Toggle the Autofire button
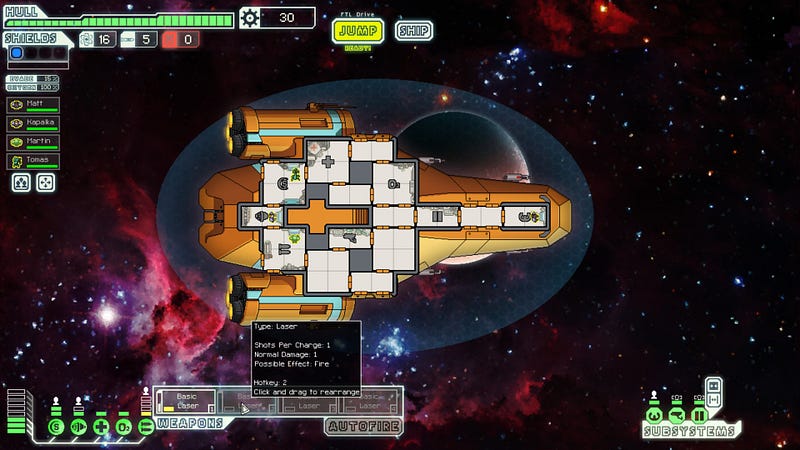Viewport: 800px width, 450px height. (363, 426)
